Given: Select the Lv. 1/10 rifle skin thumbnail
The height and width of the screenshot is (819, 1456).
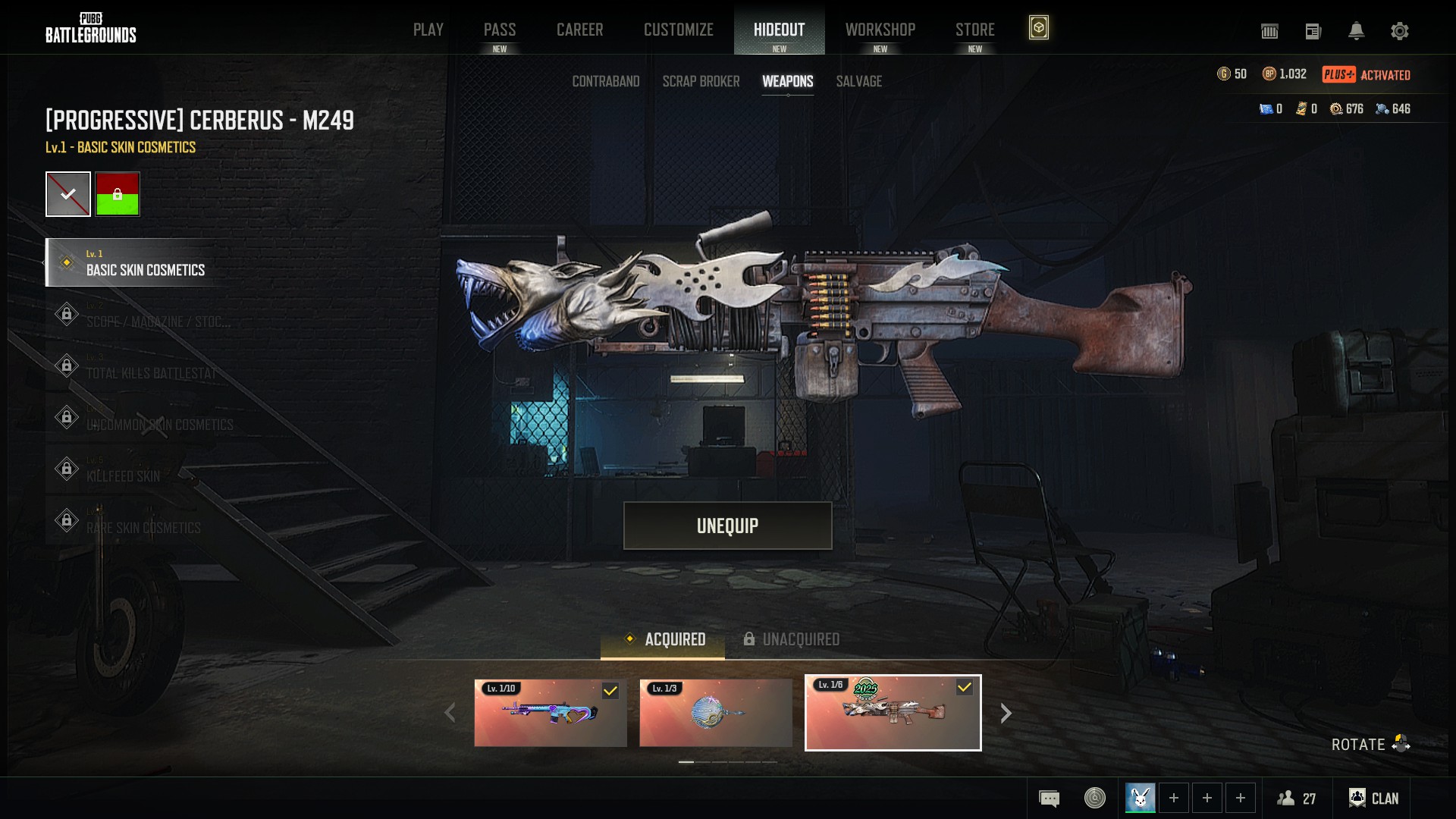Looking at the screenshot, I should pyautogui.click(x=551, y=713).
